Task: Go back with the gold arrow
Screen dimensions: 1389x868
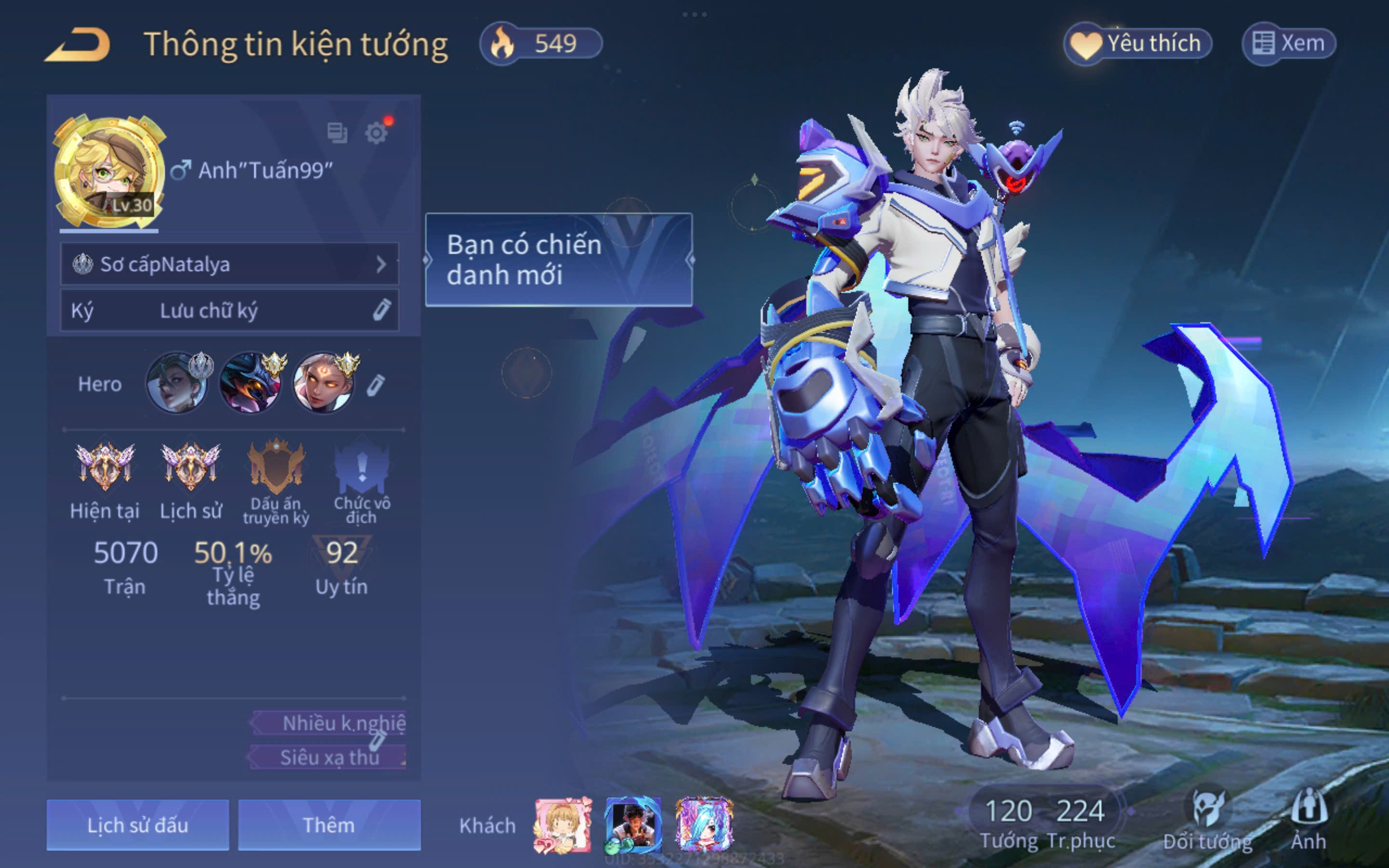Action: click(79, 44)
